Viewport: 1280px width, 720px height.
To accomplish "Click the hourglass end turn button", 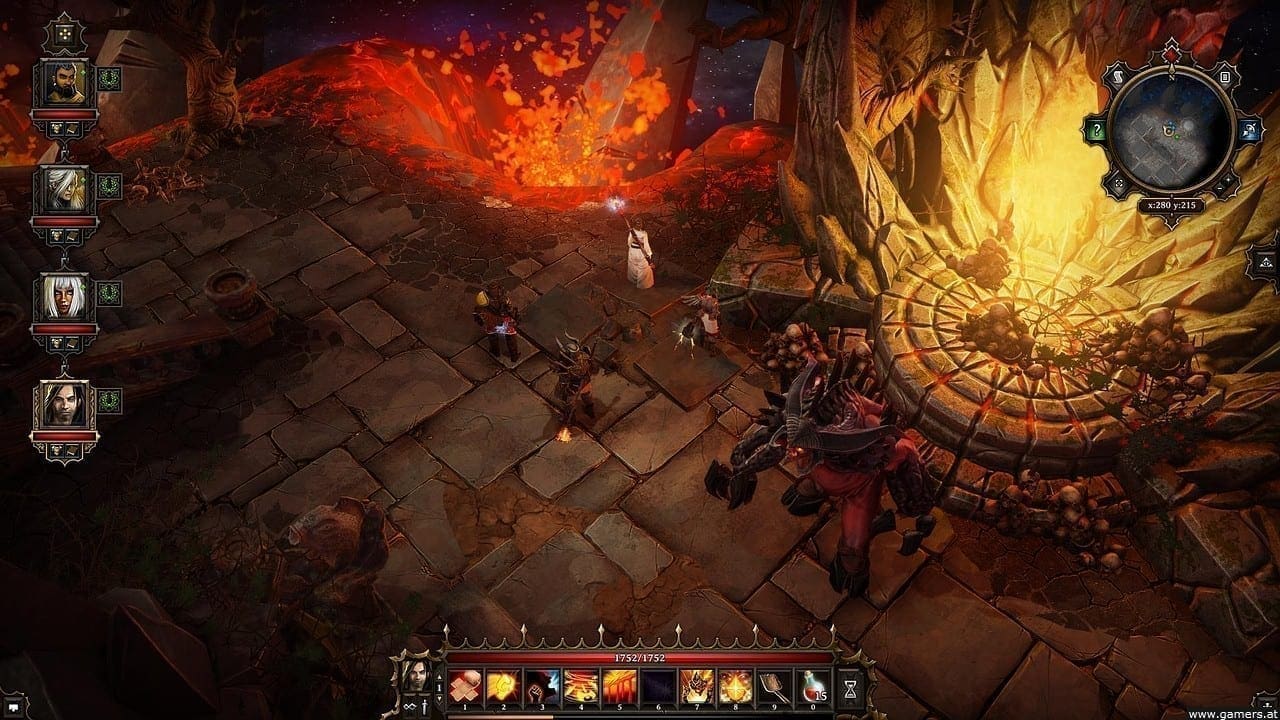I will tap(852, 686).
